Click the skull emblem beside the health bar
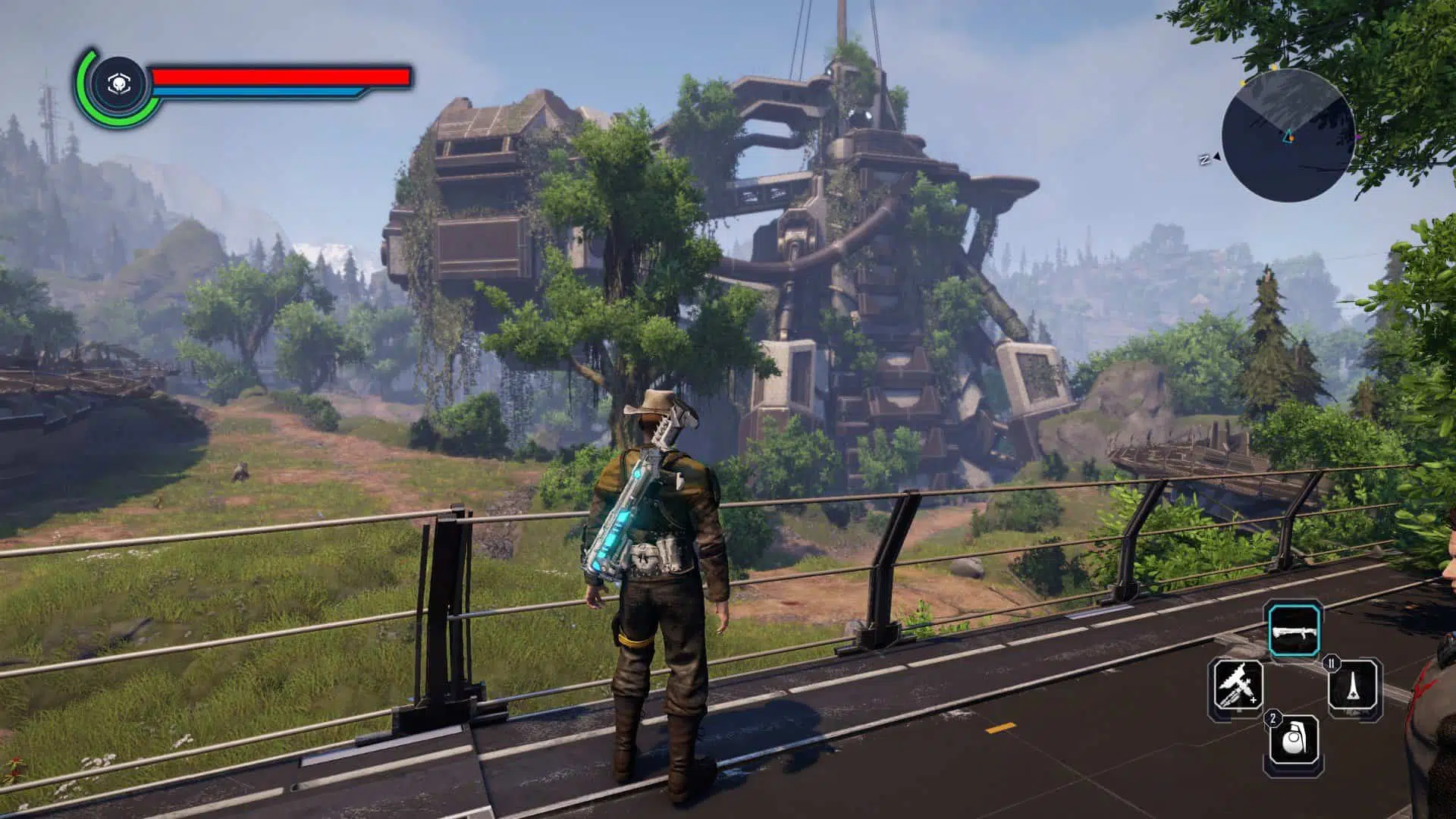 [117, 84]
